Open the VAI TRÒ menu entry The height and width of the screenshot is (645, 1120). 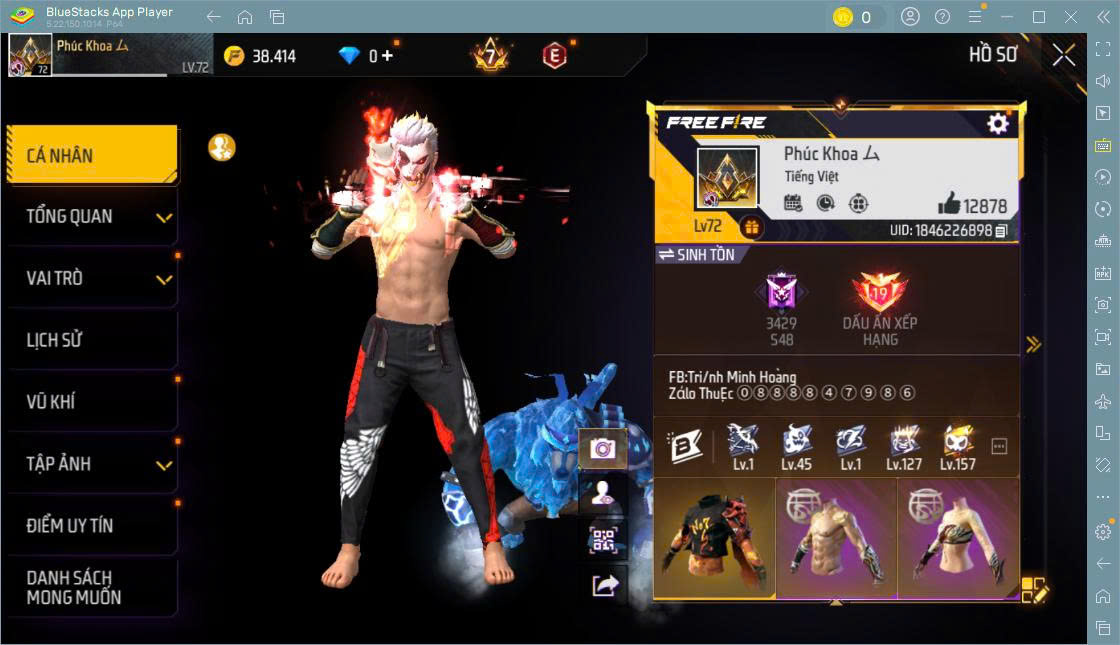click(x=92, y=278)
